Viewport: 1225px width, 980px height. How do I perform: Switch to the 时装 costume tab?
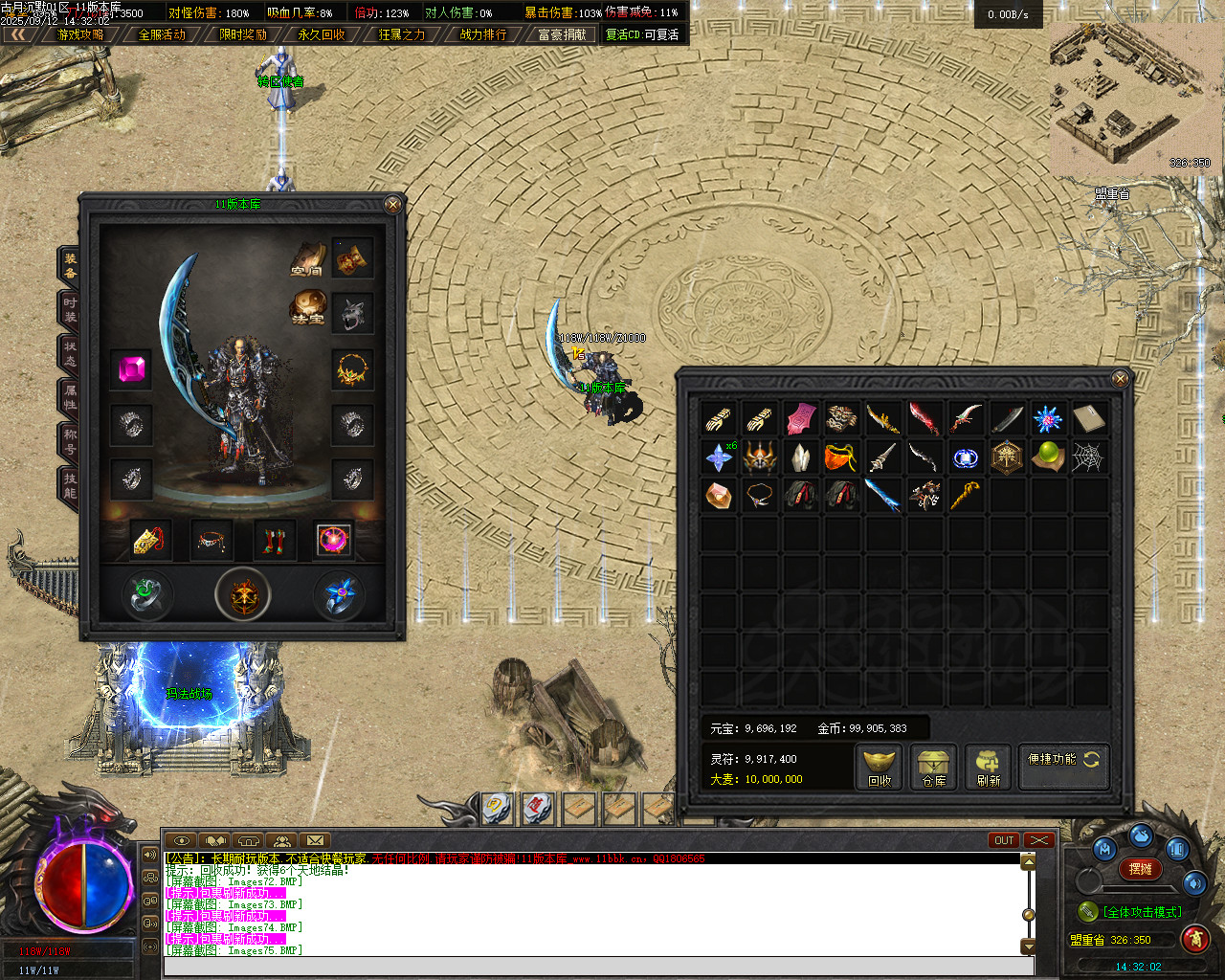[x=70, y=309]
